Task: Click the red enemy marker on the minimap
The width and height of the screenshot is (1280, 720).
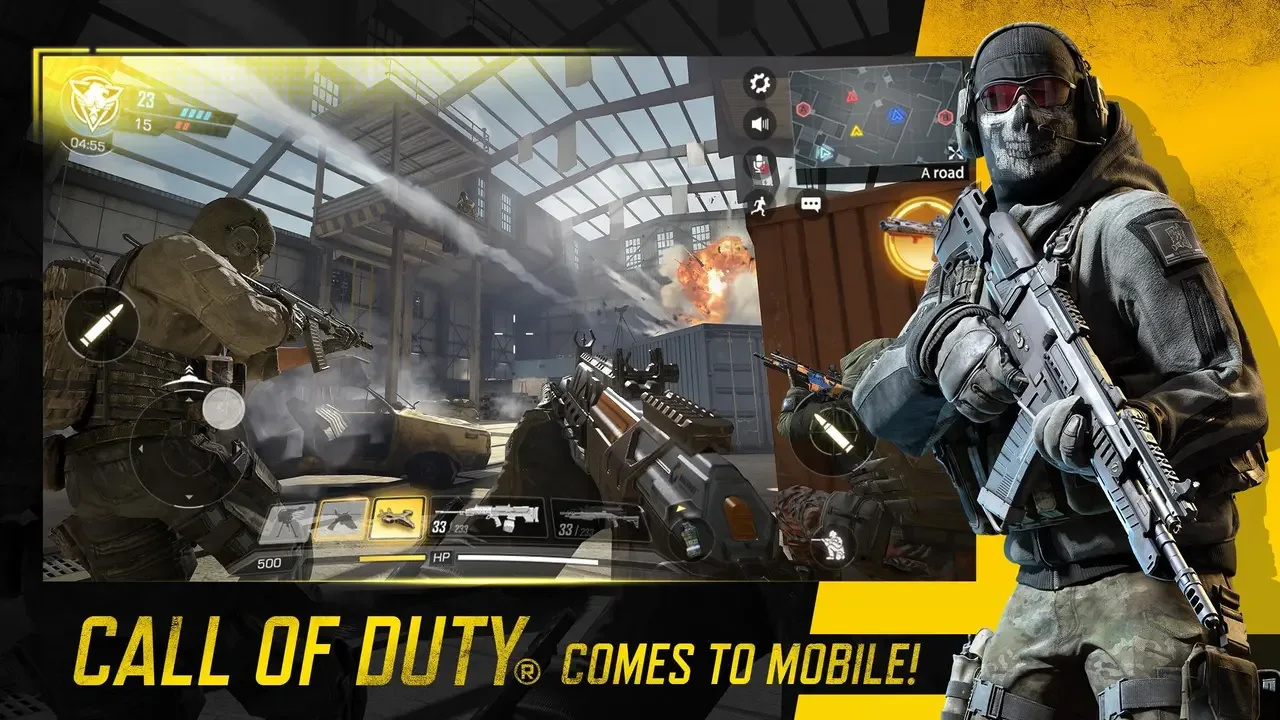Action: click(x=850, y=97)
